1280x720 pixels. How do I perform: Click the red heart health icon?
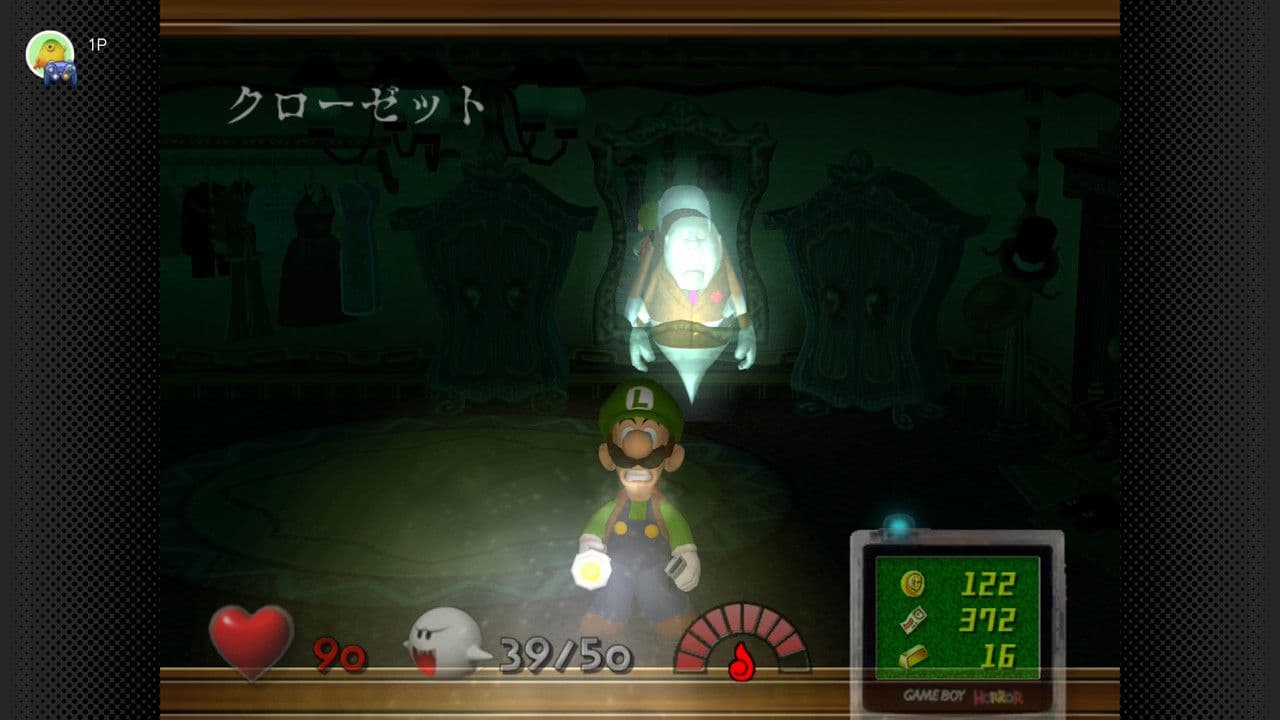click(251, 641)
